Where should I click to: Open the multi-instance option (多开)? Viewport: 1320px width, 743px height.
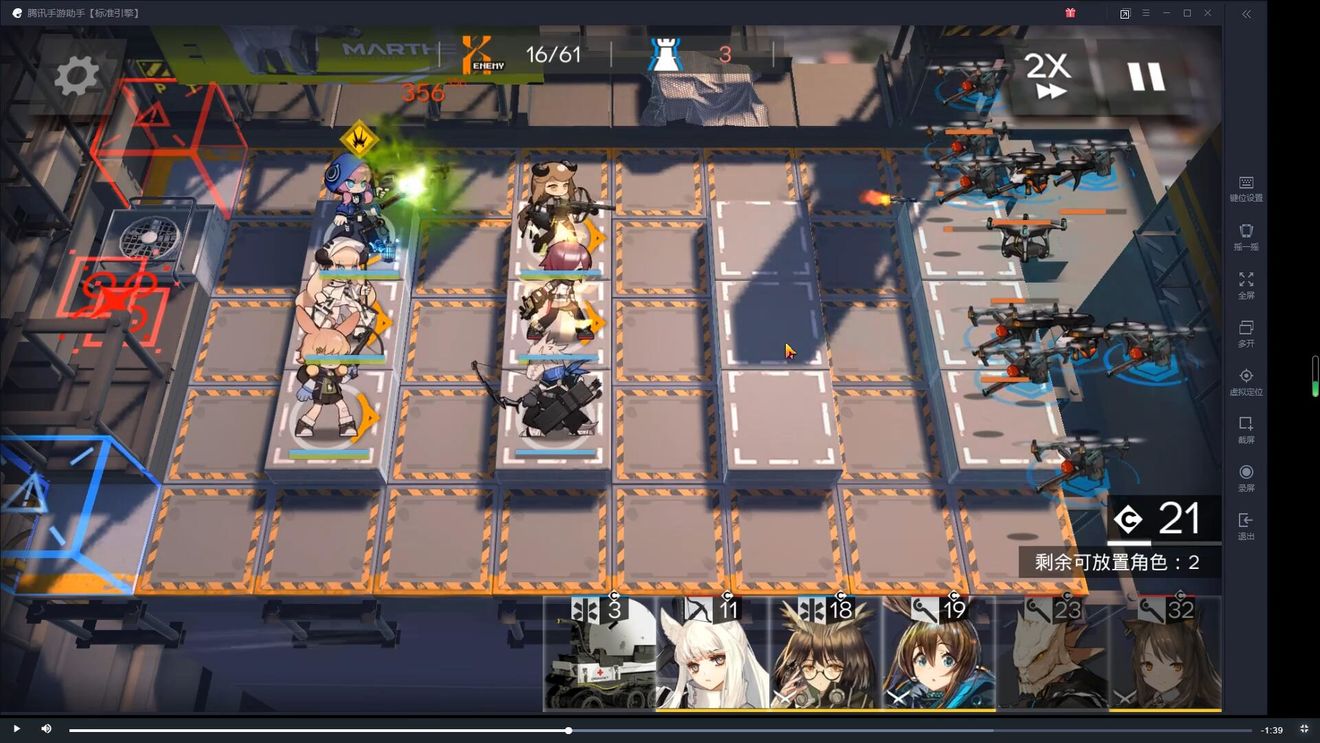1246,333
